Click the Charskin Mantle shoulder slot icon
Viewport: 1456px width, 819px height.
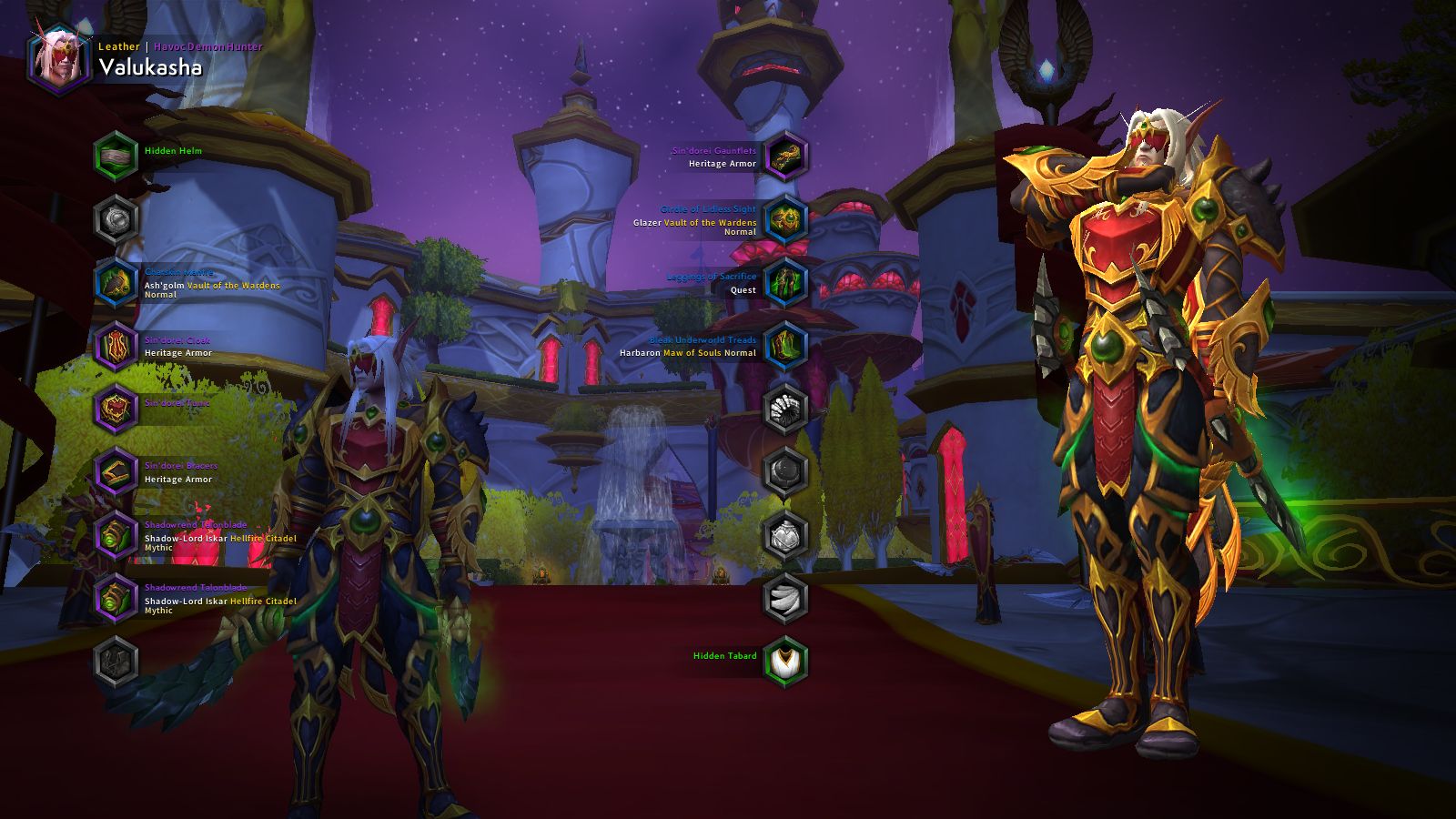coord(116,283)
